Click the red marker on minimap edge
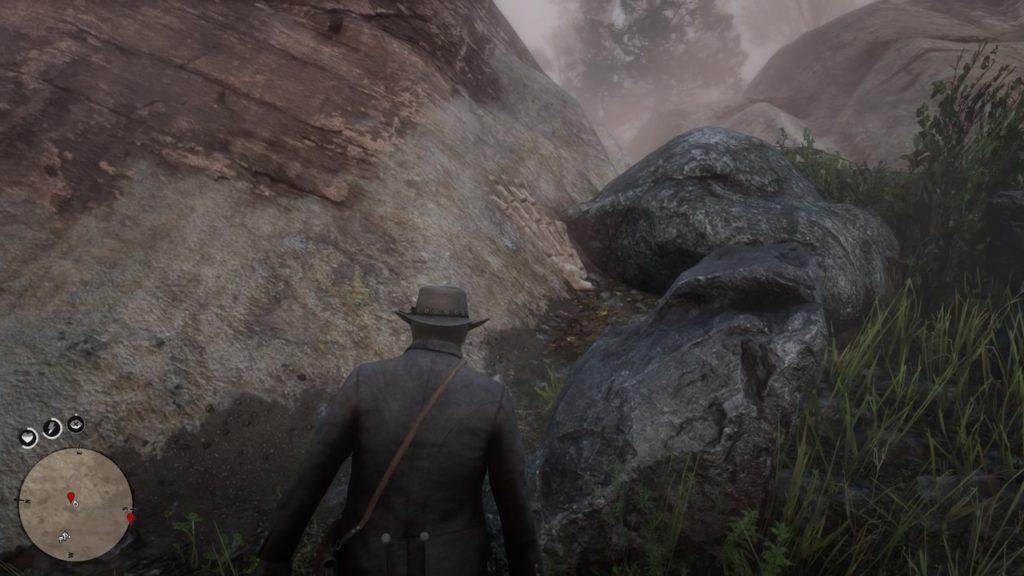Image resolution: width=1024 pixels, height=576 pixels. click(x=131, y=517)
